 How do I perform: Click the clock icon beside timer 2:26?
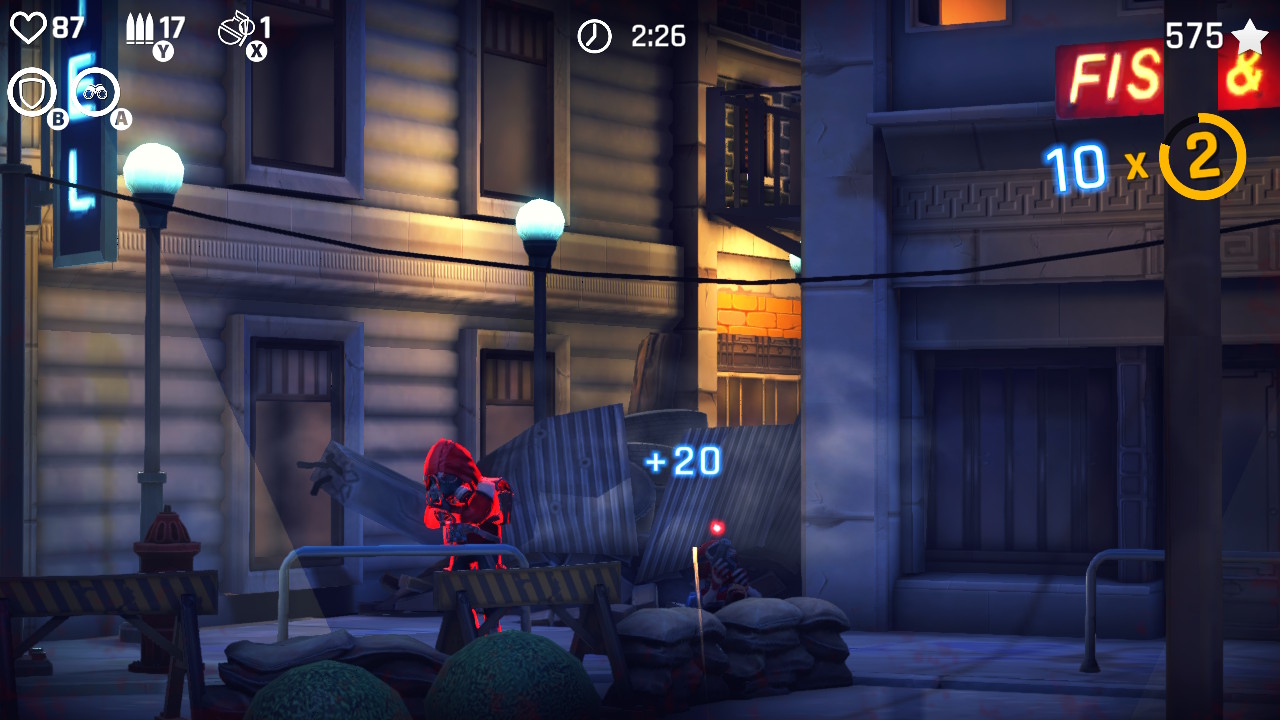coord(594,36)
